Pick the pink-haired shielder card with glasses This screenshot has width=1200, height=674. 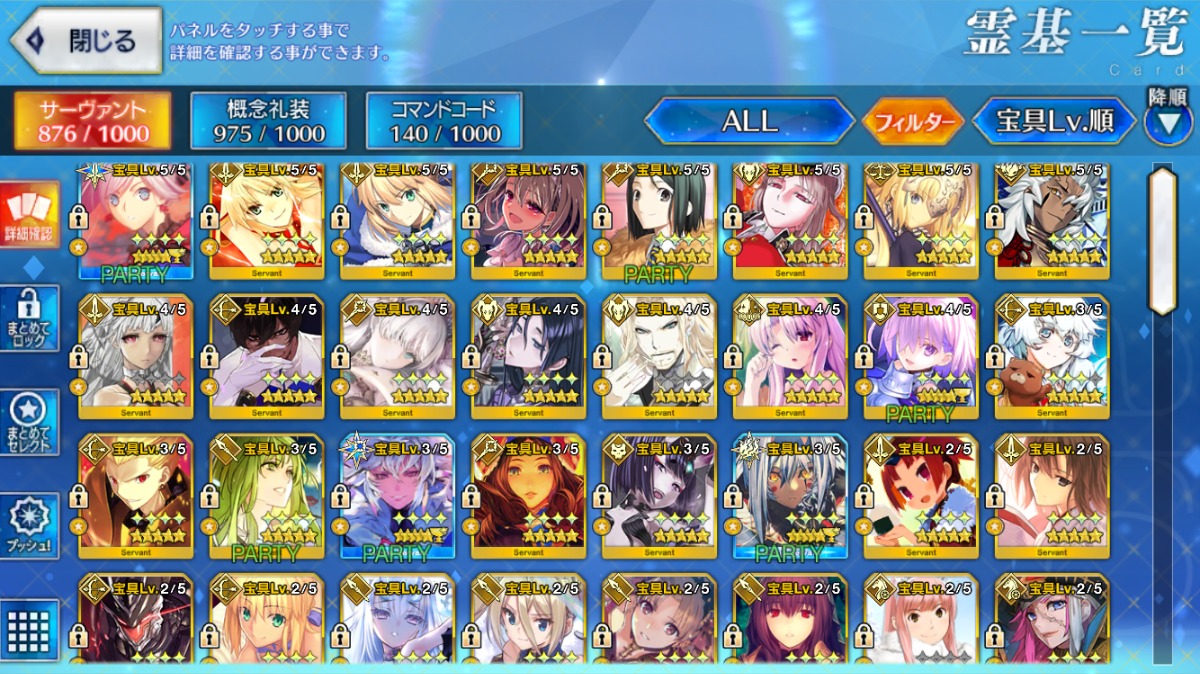[921, 357]
